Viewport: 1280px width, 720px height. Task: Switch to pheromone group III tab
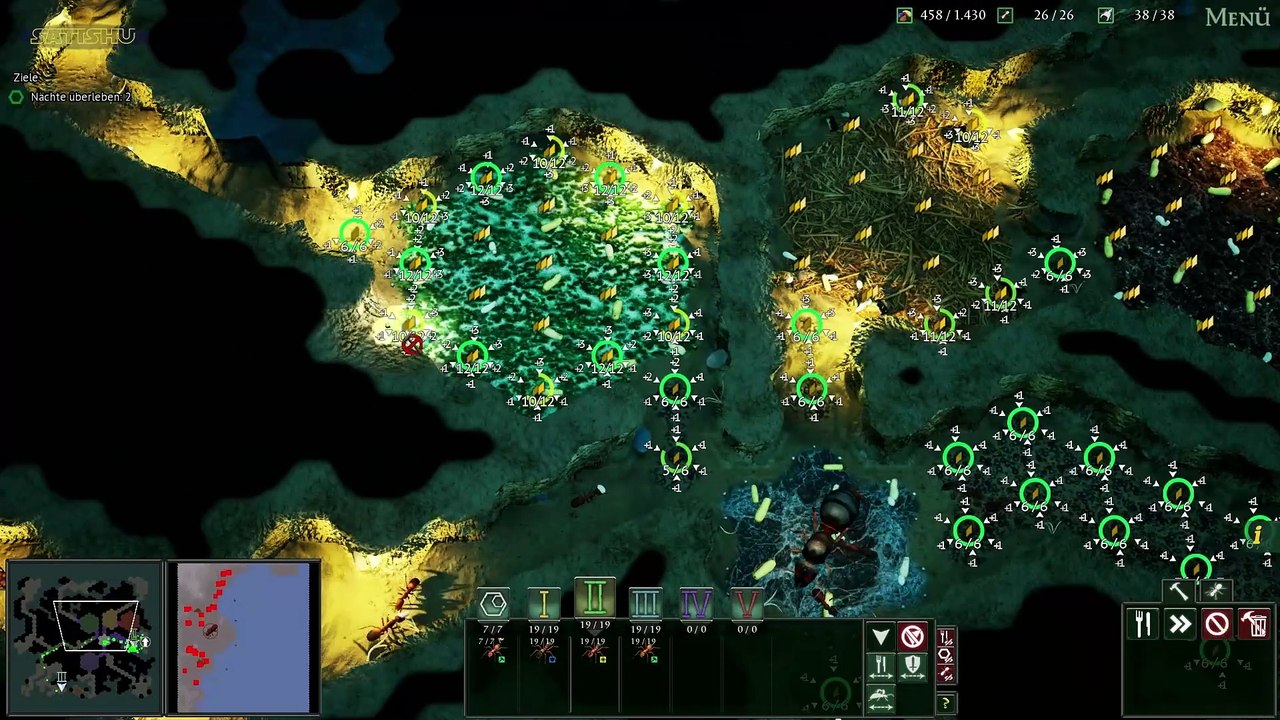coord(645,602)
